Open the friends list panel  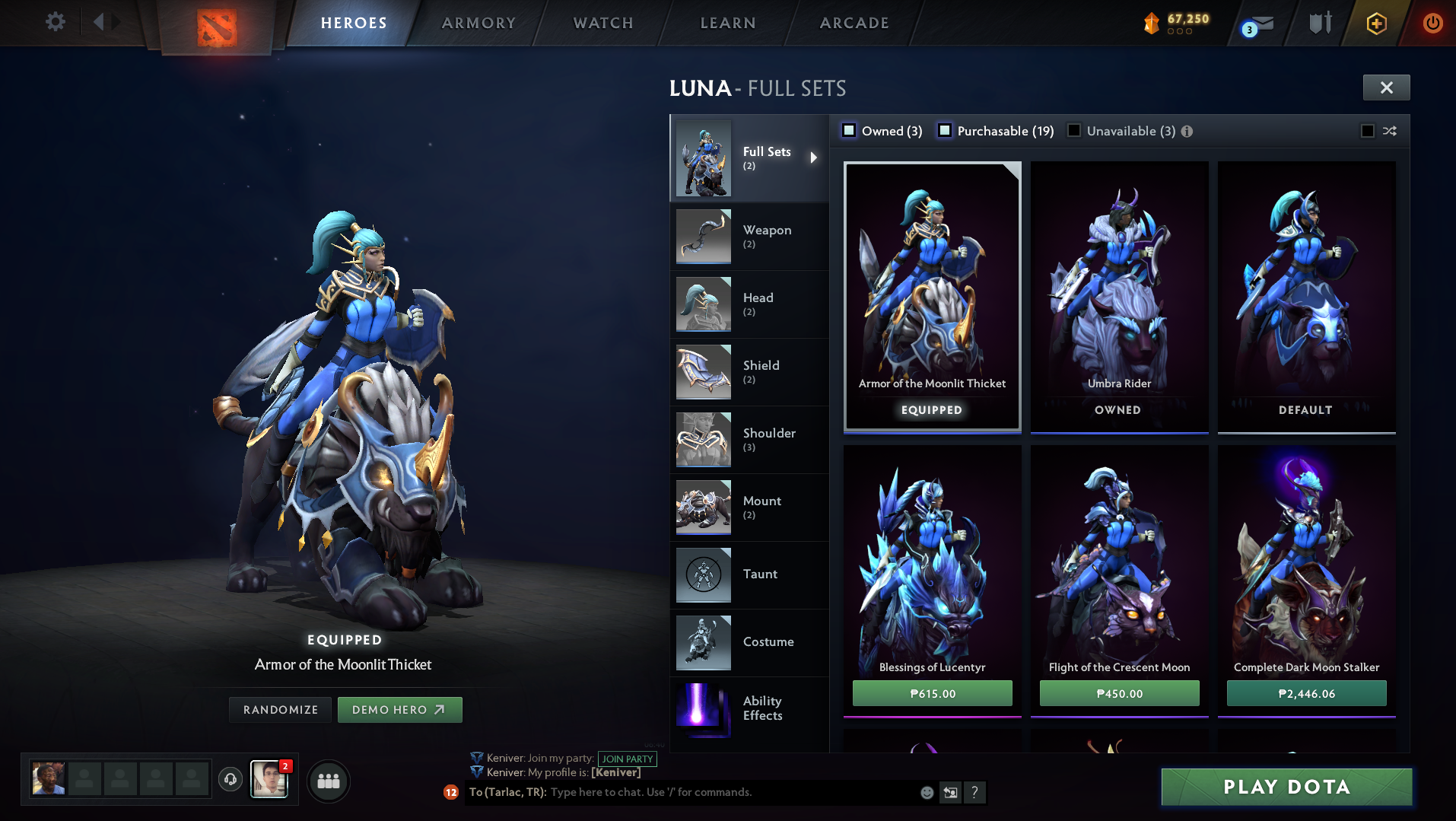328,781
